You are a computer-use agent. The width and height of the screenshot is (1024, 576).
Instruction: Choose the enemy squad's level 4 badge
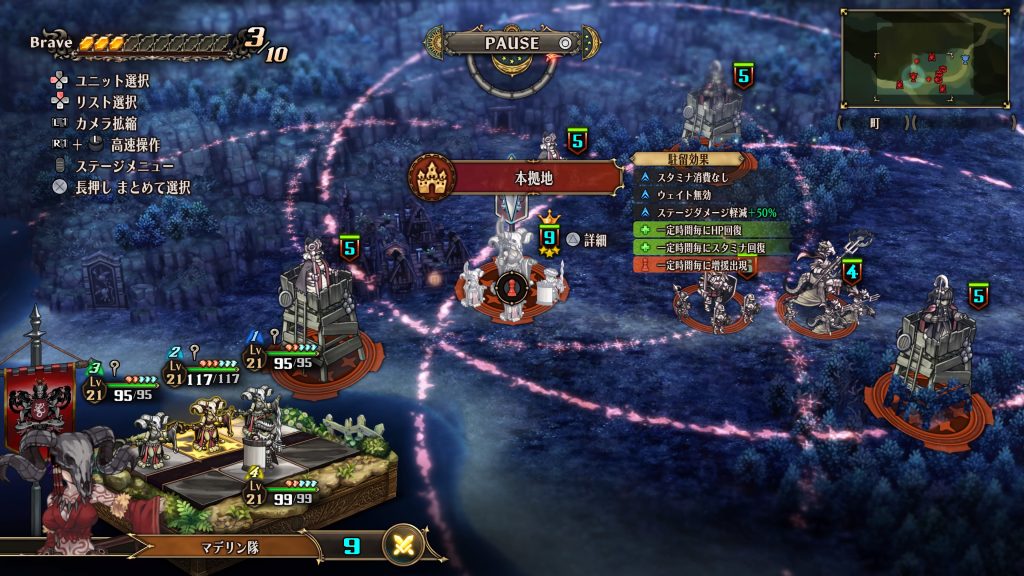[851, 271]
